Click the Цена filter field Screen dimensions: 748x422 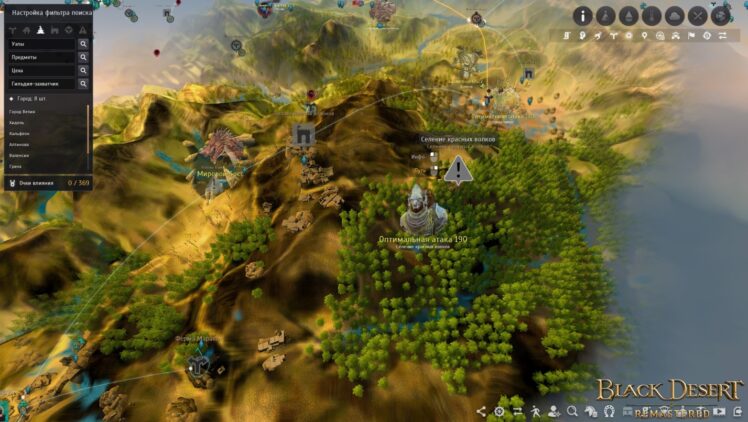click(x=40, y=70)
